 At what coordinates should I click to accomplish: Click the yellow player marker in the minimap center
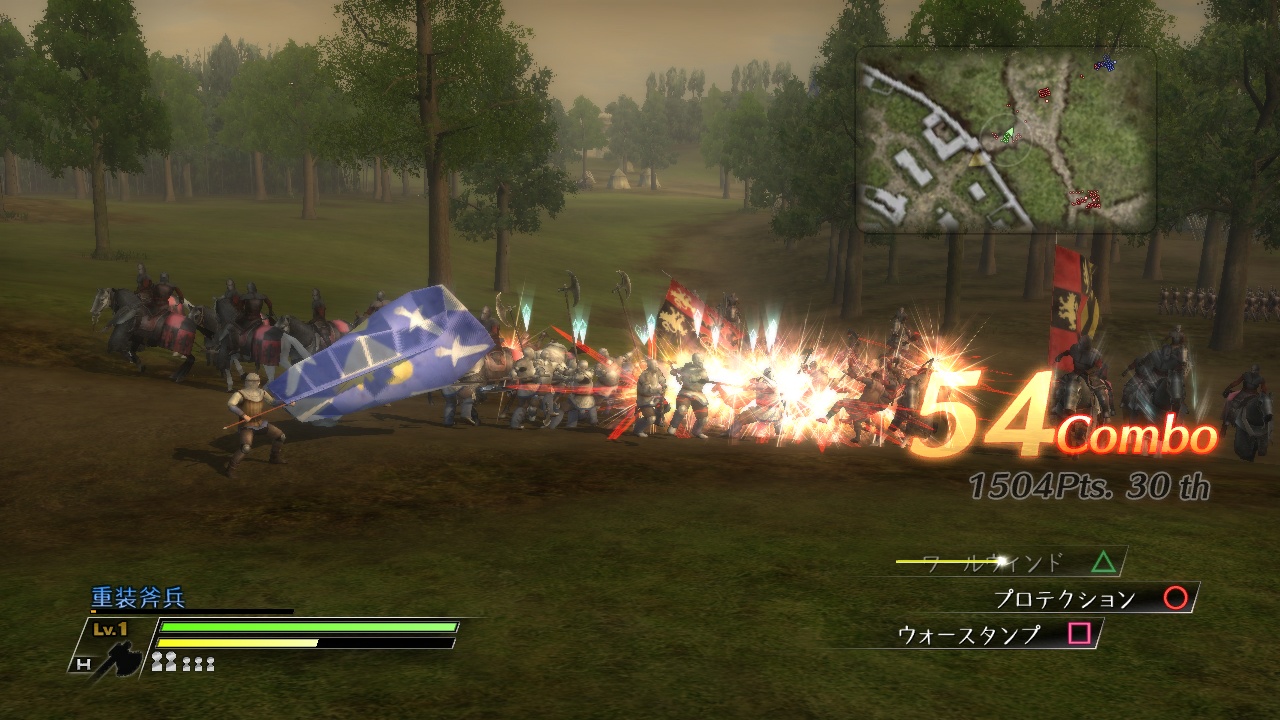(977, 159)
